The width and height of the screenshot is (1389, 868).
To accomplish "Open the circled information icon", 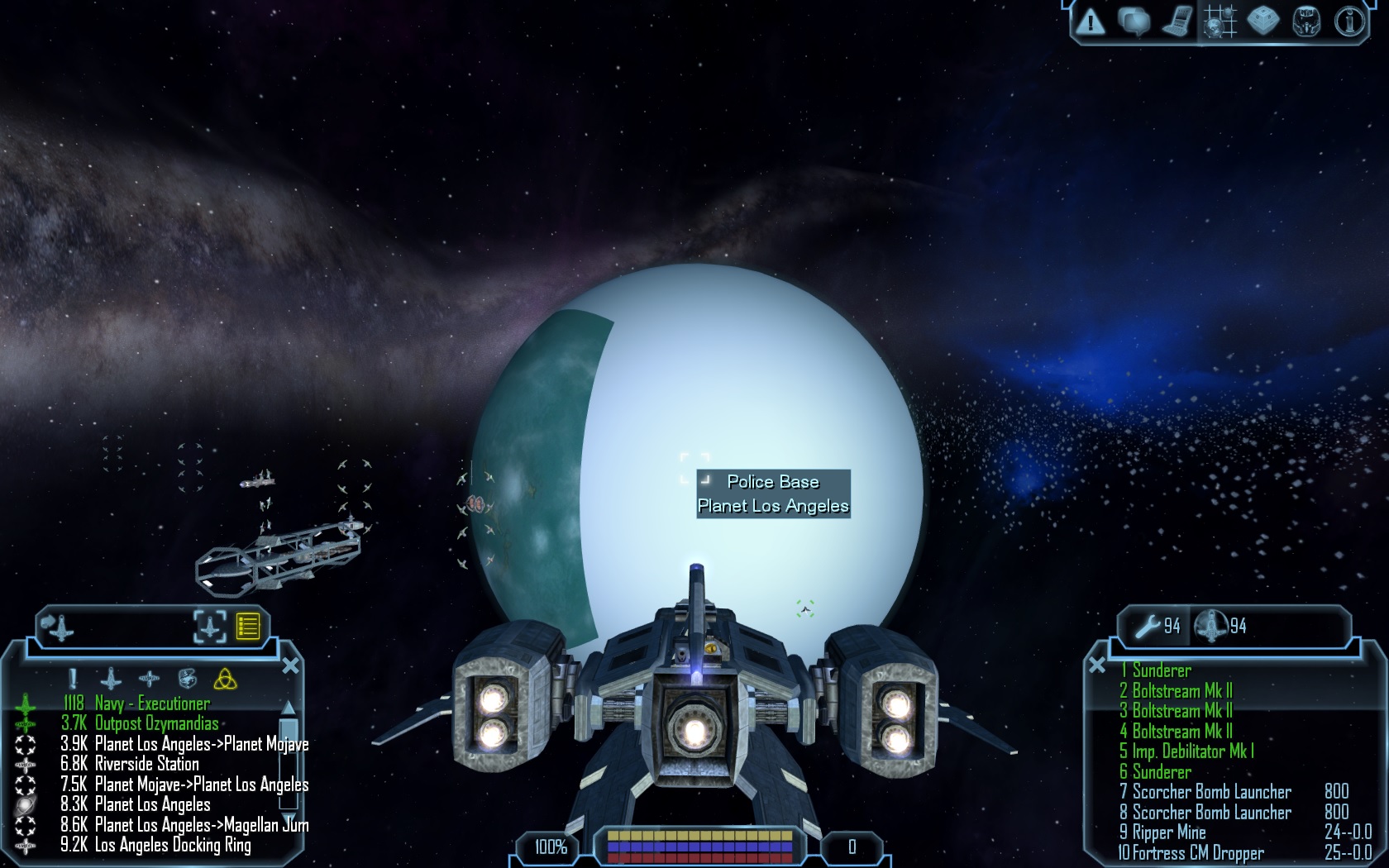I will pyautogui.click(x=1349, y=21).
